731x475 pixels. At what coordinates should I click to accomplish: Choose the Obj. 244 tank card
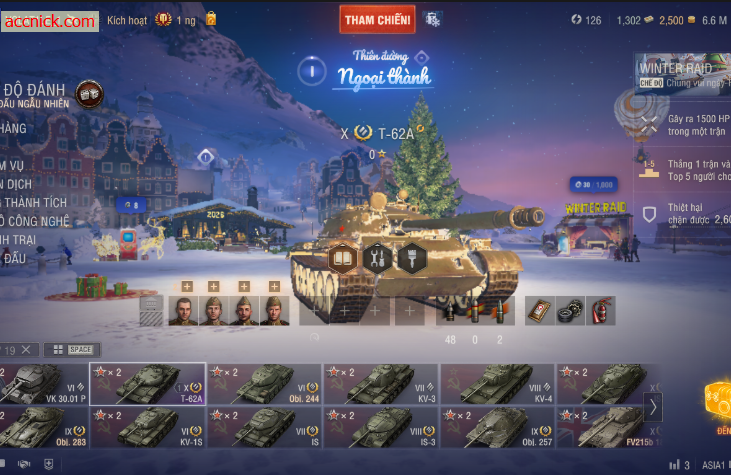point(265,384)
